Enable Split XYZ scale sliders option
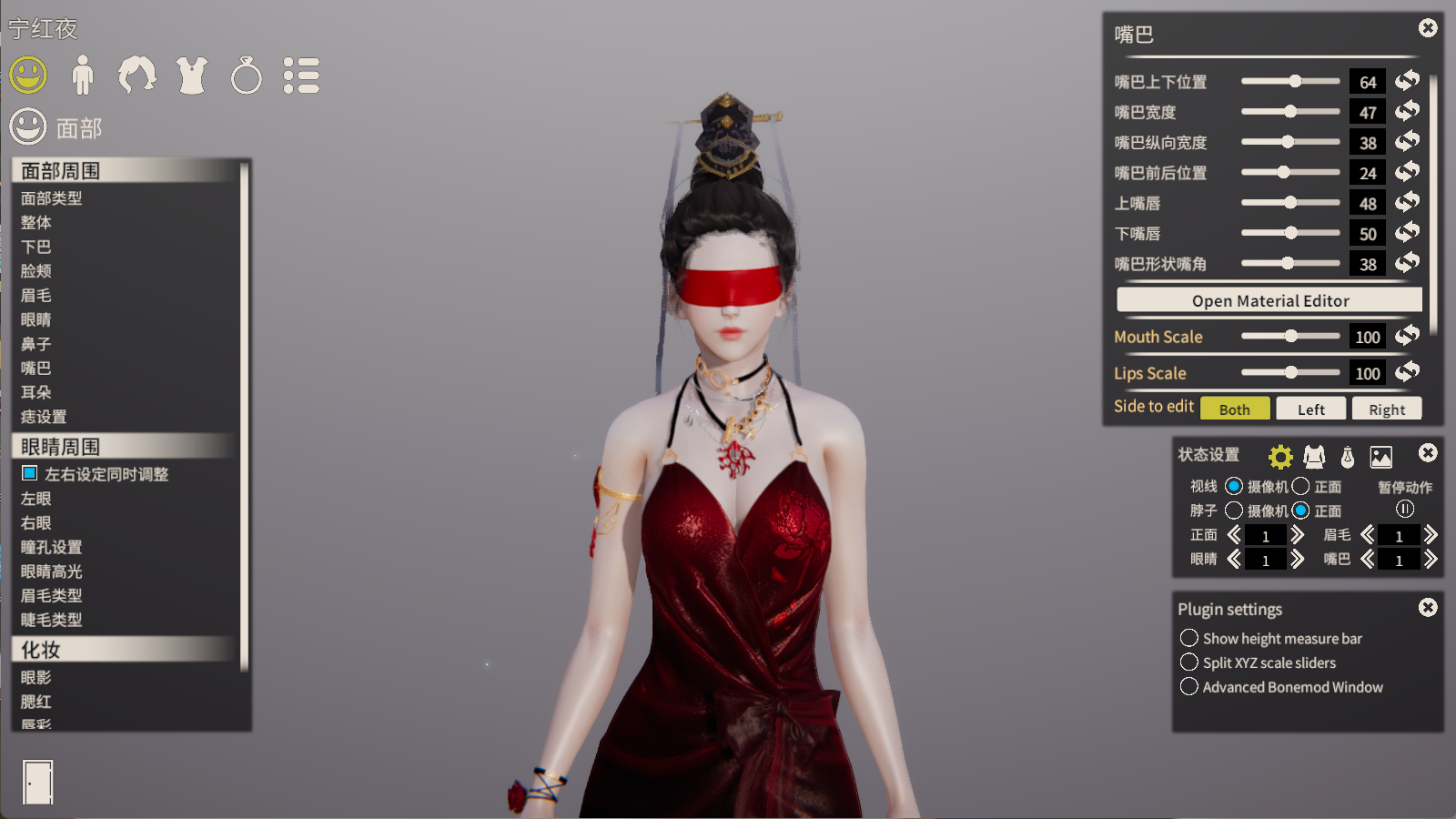Viewport: 1456px width, 819px height. coord(1189,662)
